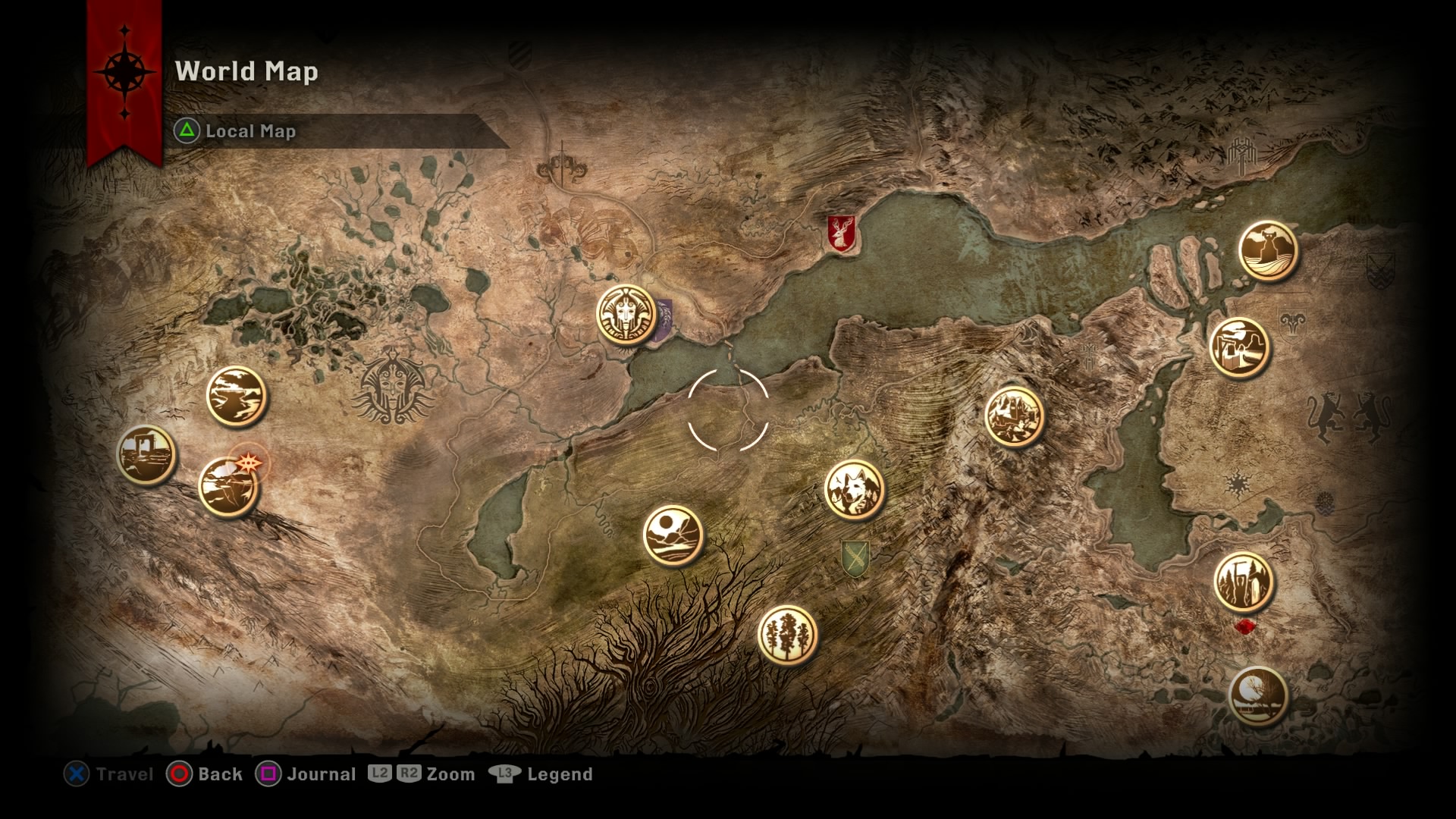1456x819 pixels.
Task: Choose the winding river landscape marker
Action: tap(237, 396)
